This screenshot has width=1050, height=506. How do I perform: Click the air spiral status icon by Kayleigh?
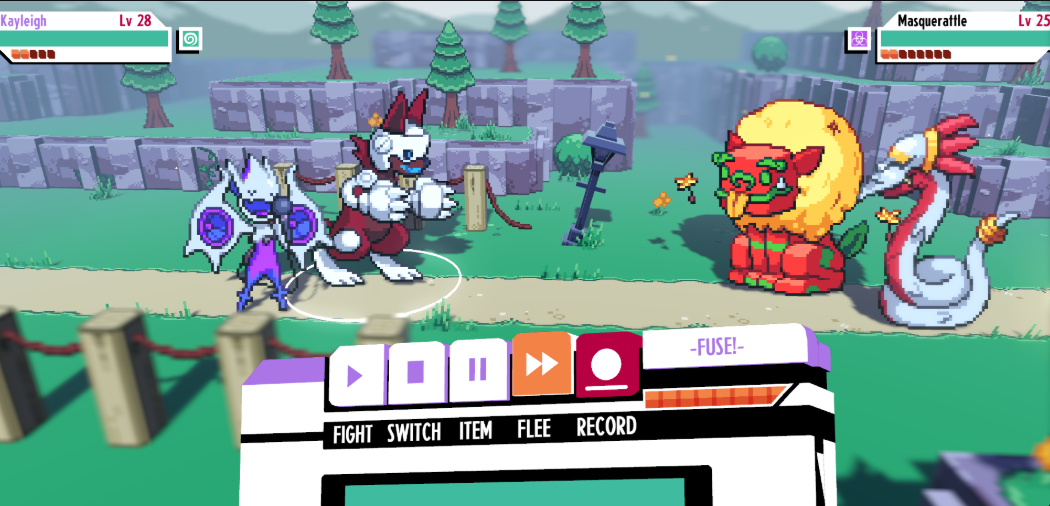(x=189, y=39)
